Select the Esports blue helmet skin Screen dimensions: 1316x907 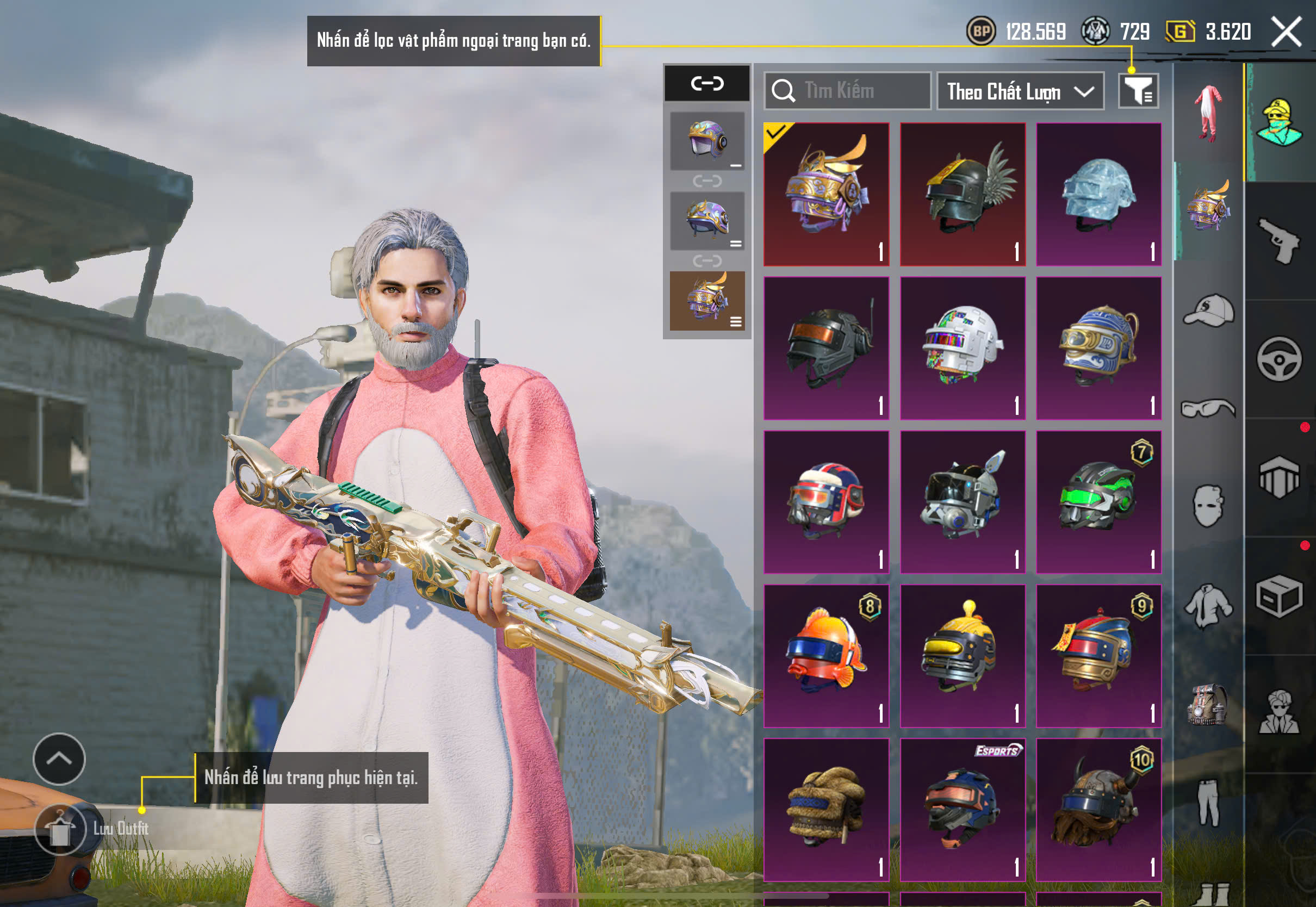(x=963, y=810)
